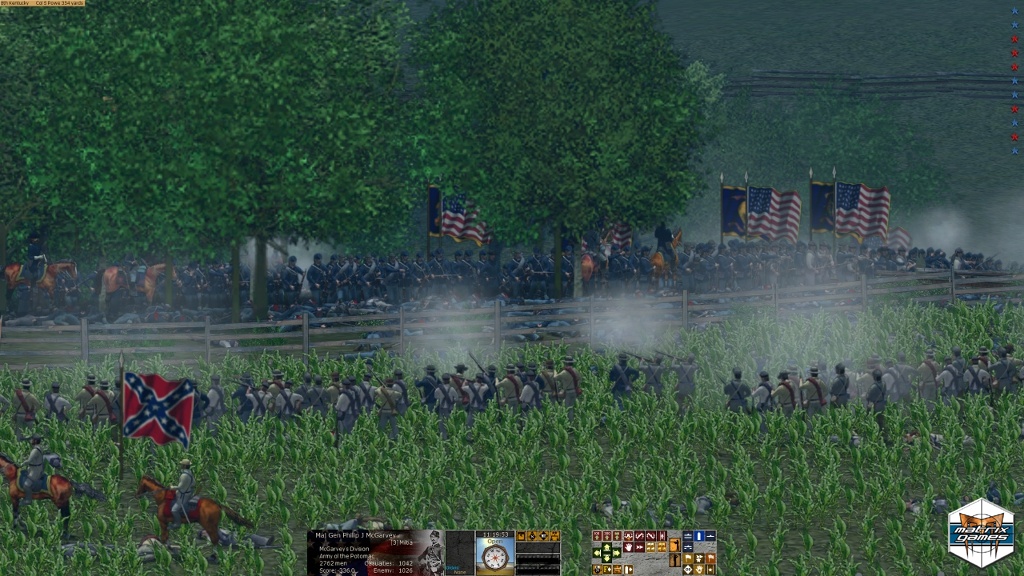1024x576 pixels.
Task: Pick the orange flag command icon
Action: click(x=710, y=557)
